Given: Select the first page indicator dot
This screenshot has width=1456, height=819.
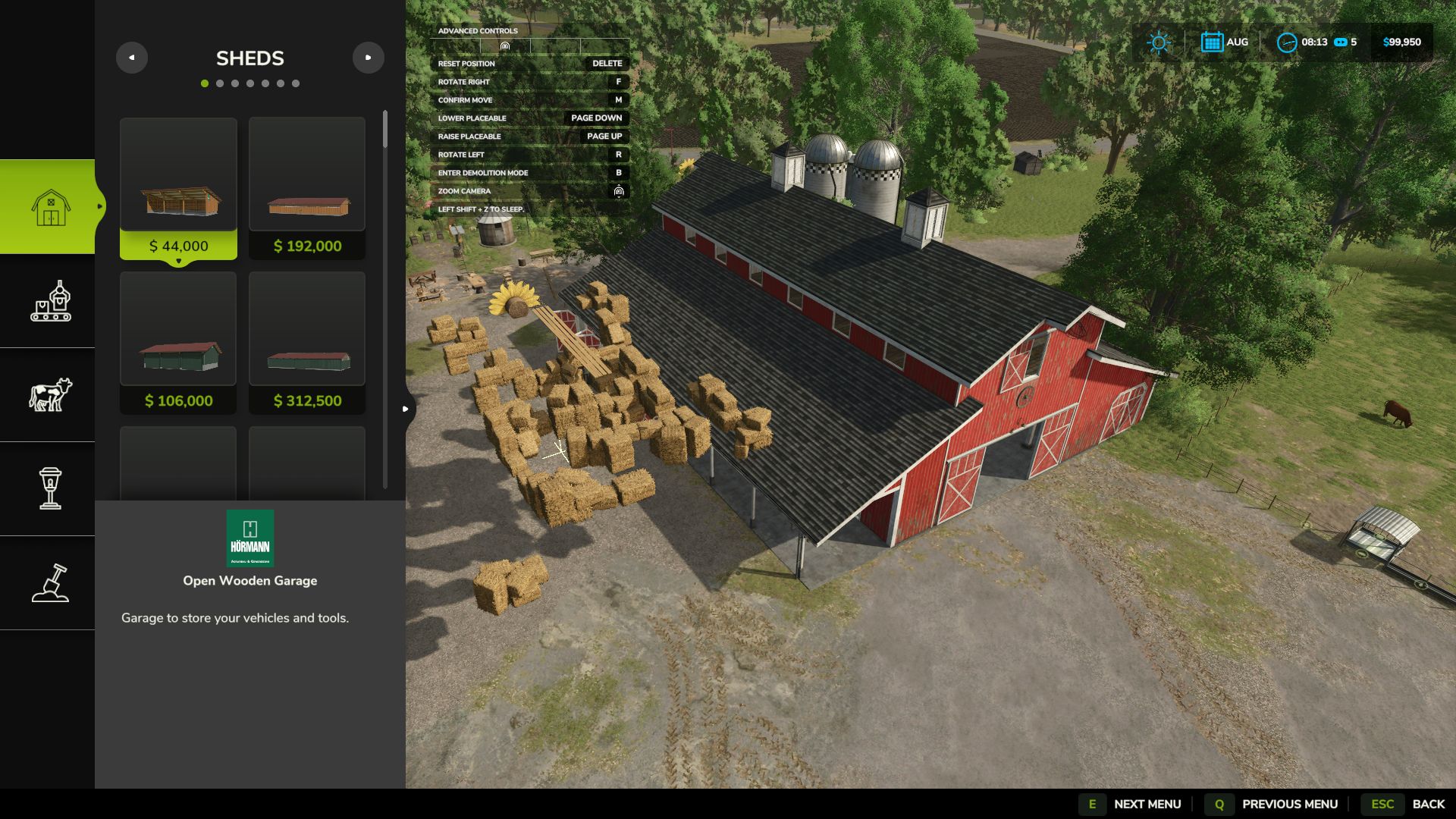Looking at the screenshot, I should [x=203, y=84].
